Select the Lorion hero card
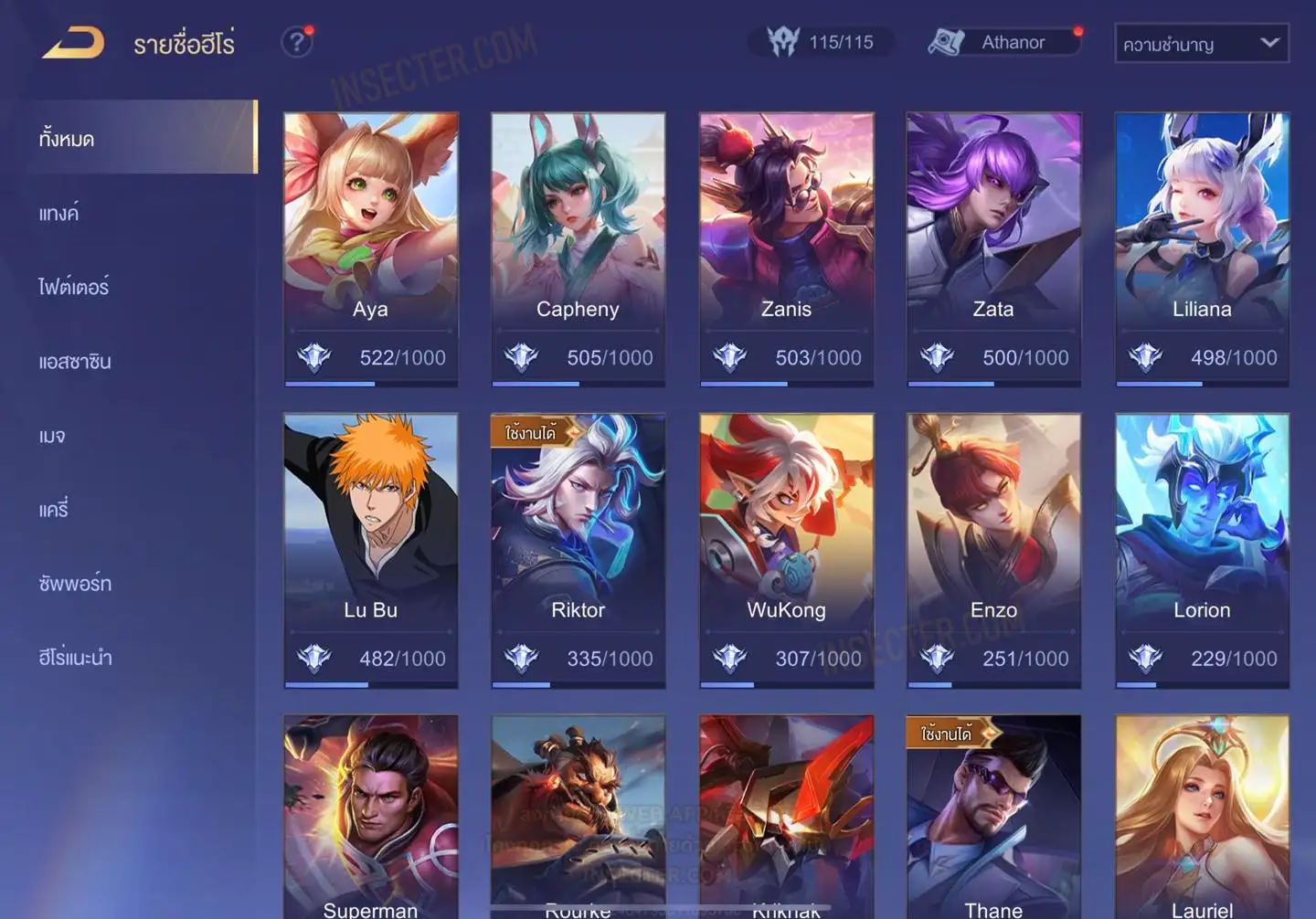 tap(1202, 550)
